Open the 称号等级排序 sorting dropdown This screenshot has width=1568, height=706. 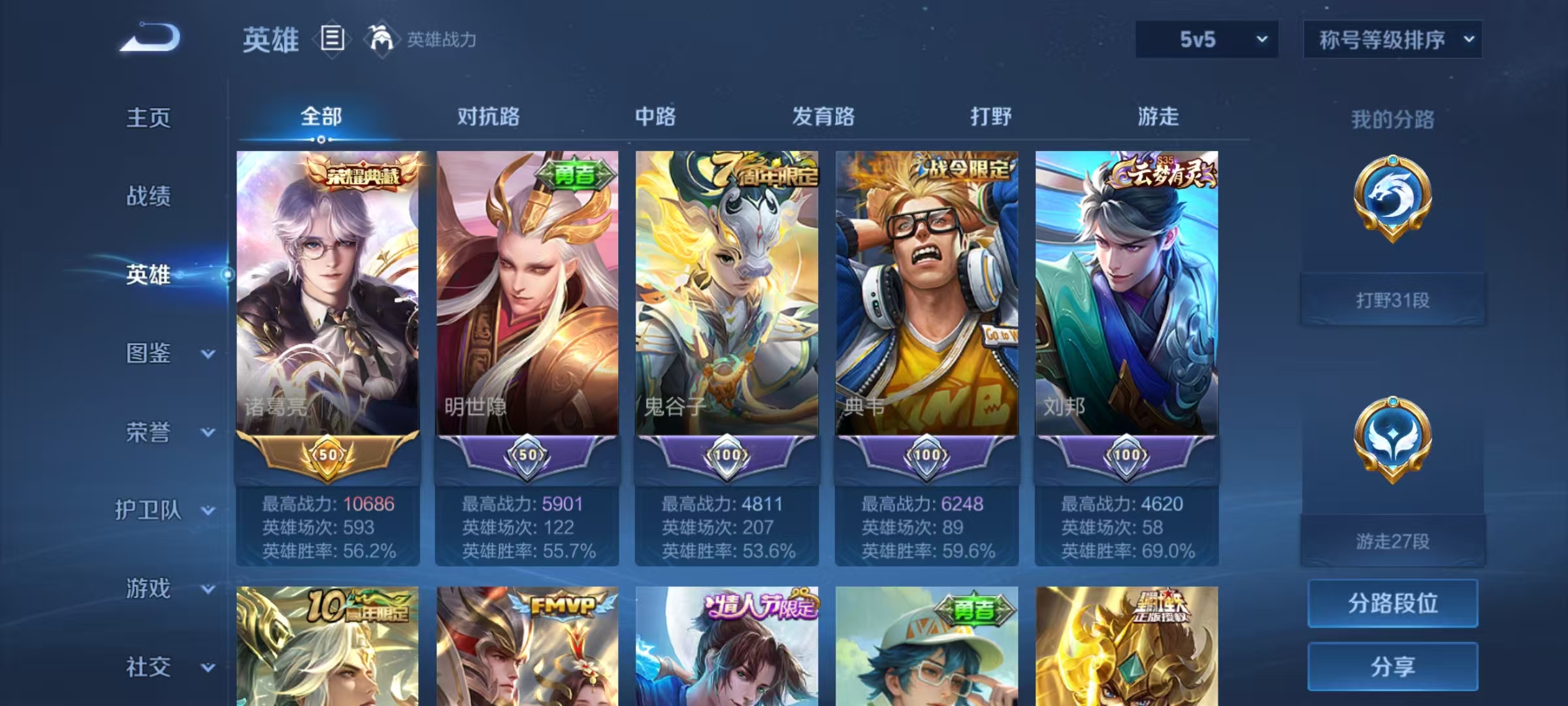1393,40
